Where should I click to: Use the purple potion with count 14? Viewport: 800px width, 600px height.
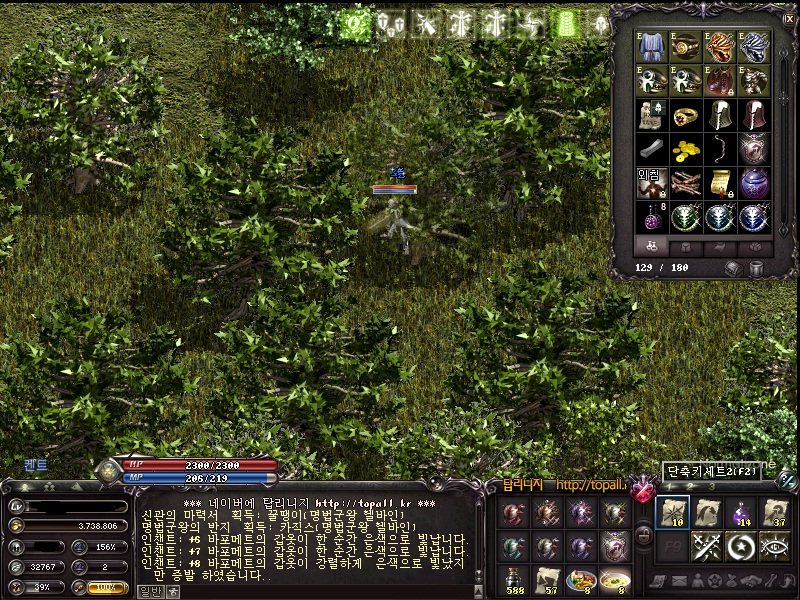(741, 513)
